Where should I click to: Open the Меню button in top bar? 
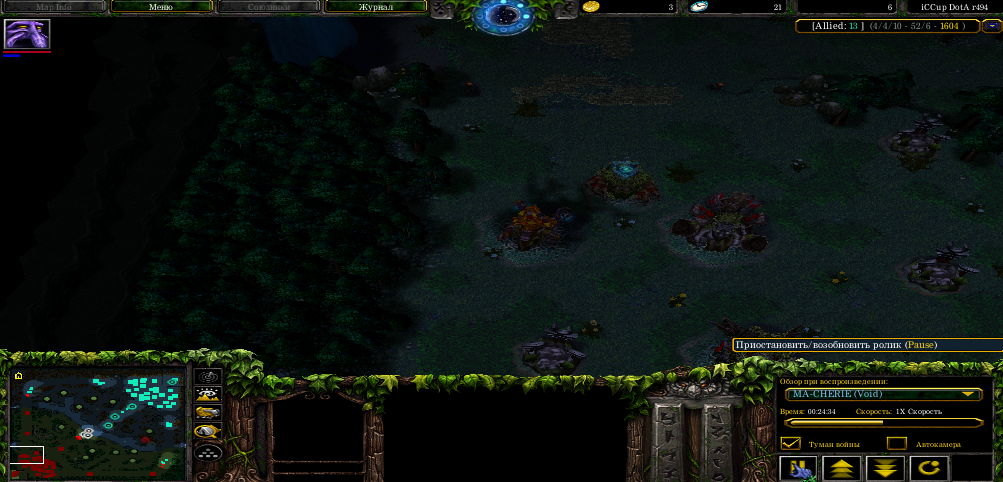coord(160,7)
